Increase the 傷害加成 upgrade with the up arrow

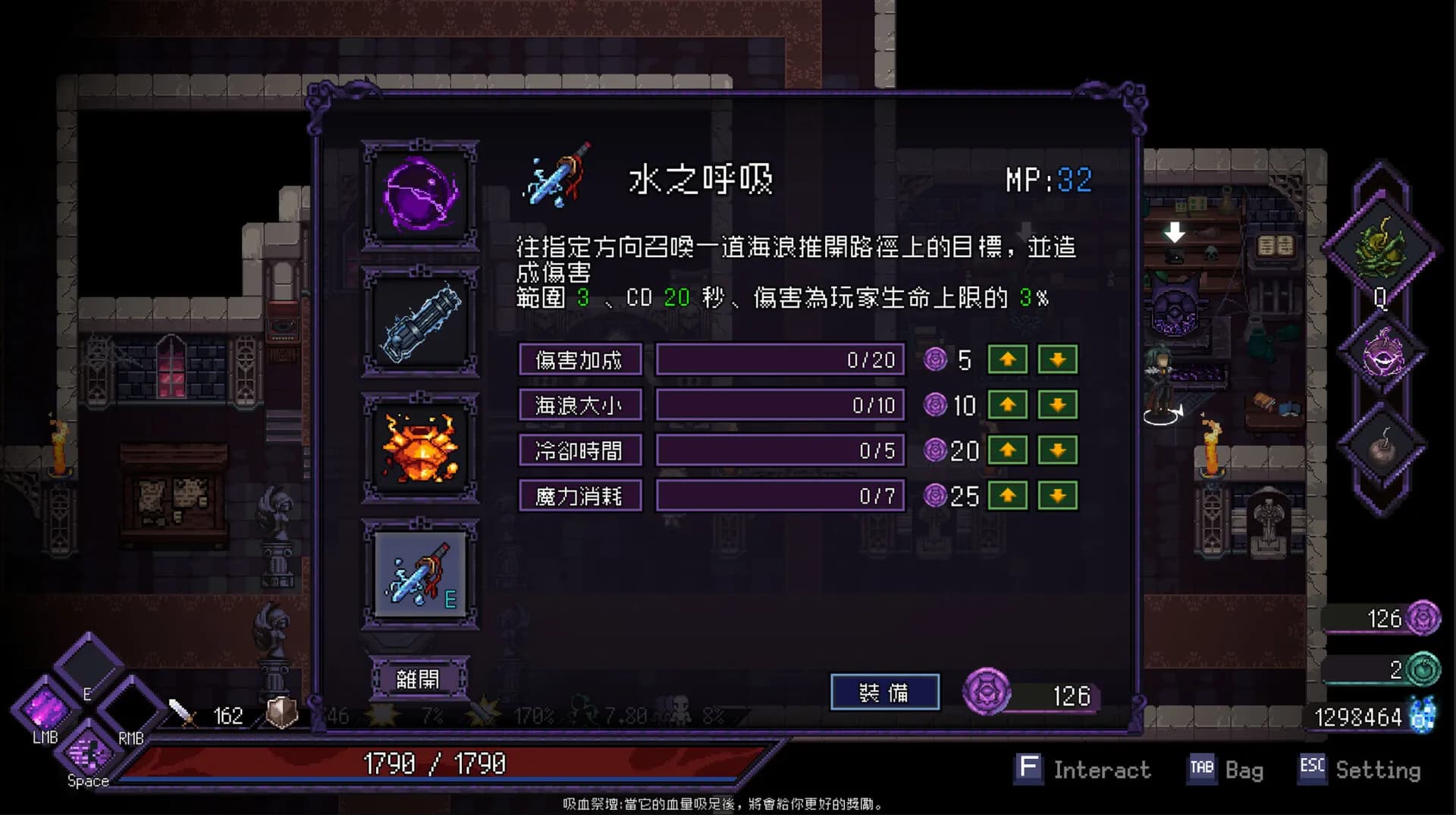click(1009, 360)
